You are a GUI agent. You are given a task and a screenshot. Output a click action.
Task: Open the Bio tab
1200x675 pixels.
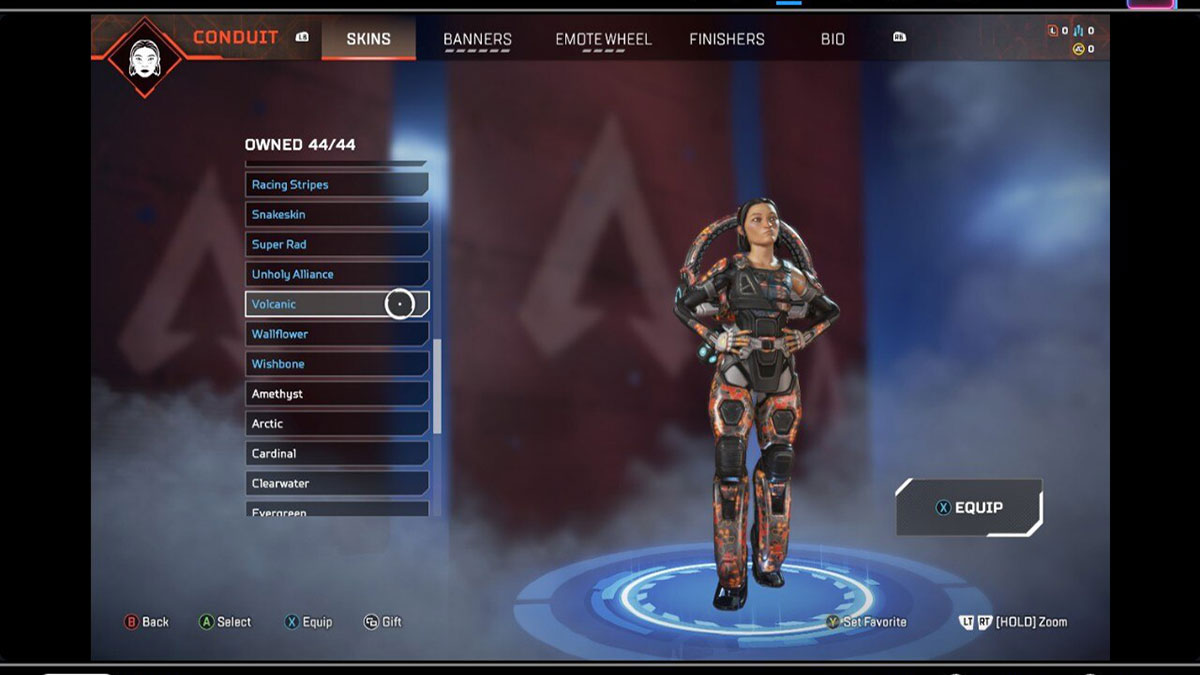coord(832,39)
